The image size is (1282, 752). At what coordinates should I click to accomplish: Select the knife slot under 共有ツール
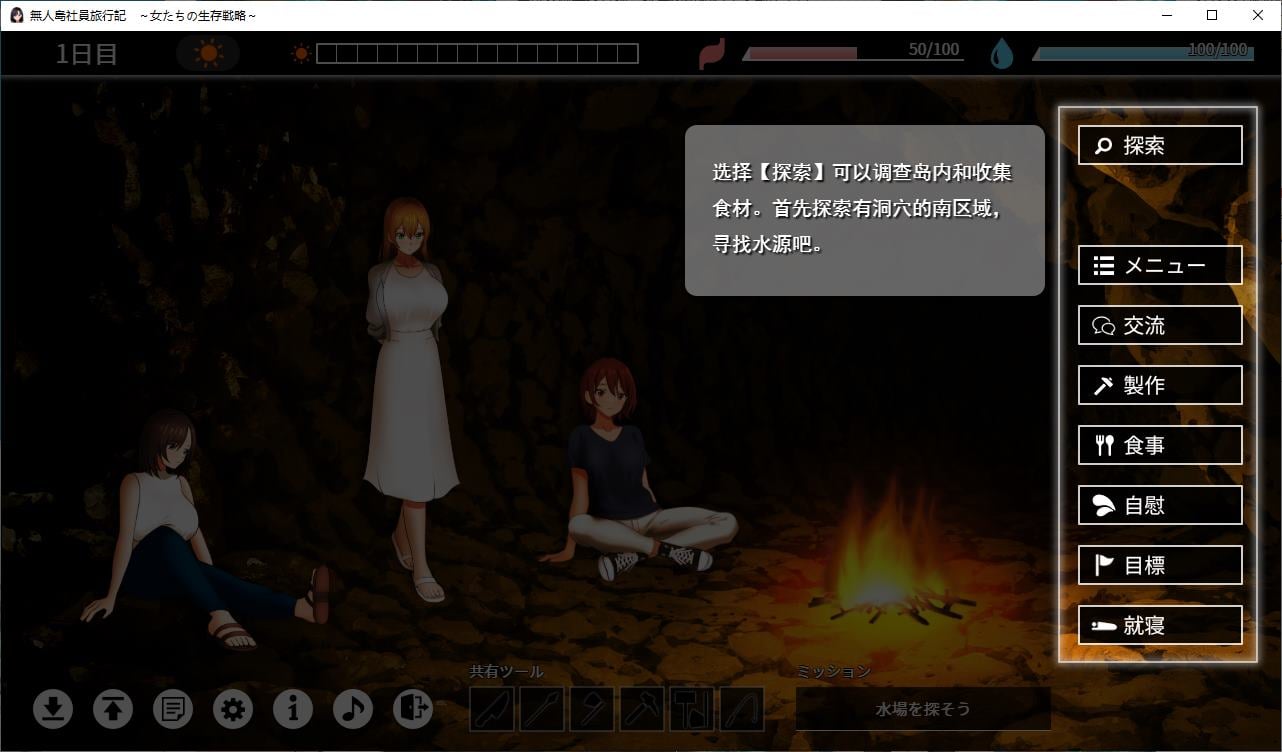tap(489, 709)
